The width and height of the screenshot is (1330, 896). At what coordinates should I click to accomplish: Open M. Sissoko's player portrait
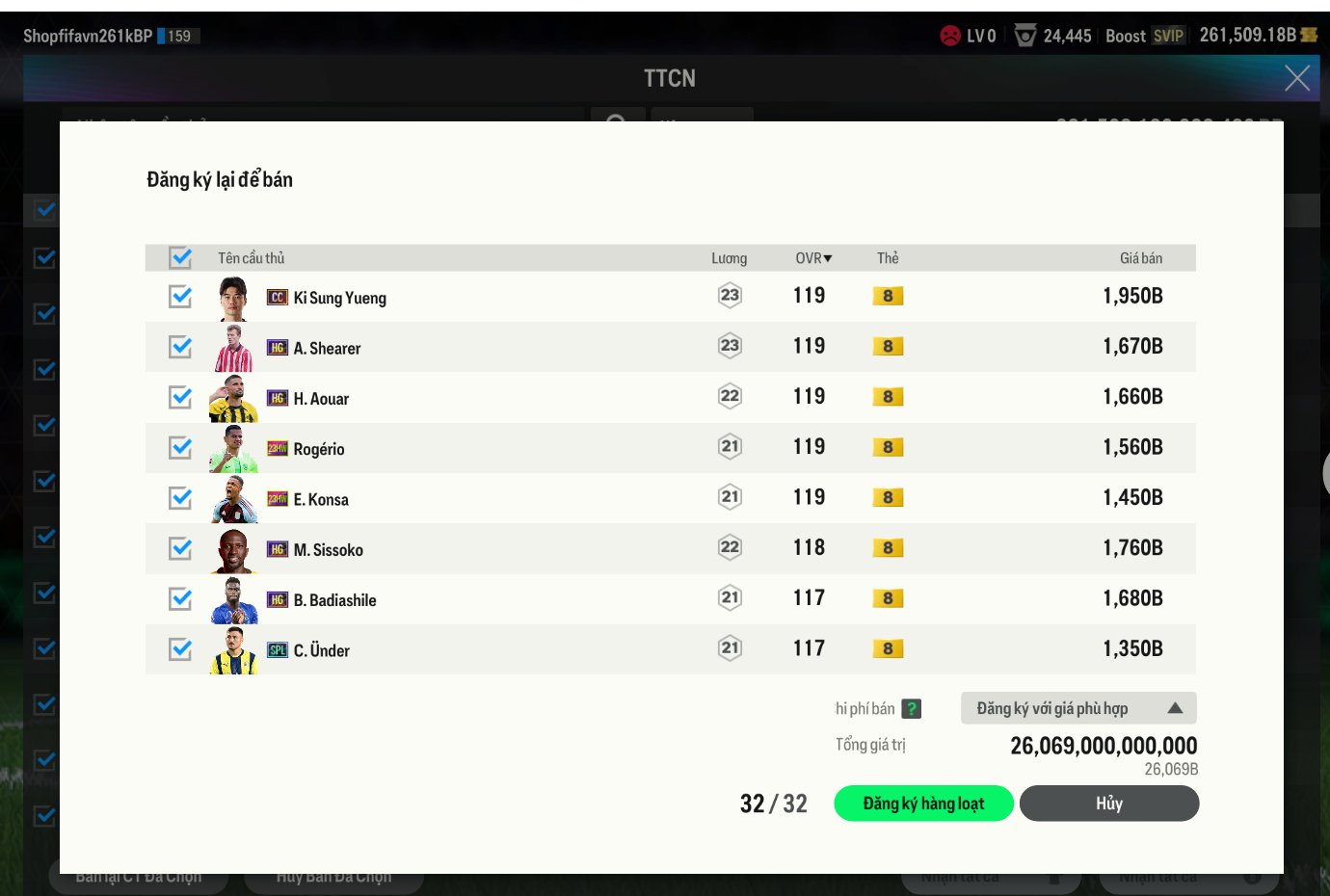(233, 550)
